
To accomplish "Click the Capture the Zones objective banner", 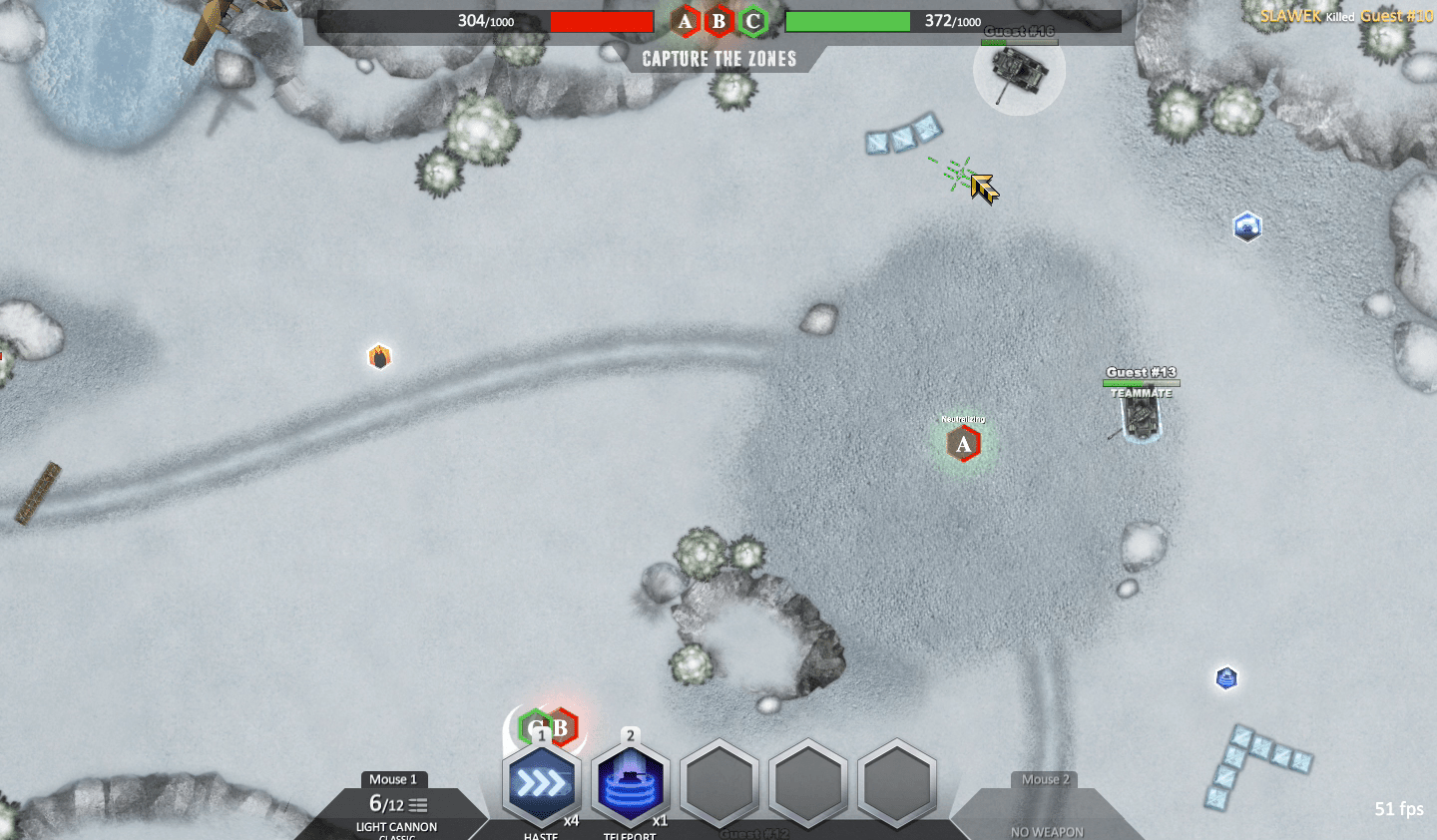I will pyautogui.click(x=719, y=59).
